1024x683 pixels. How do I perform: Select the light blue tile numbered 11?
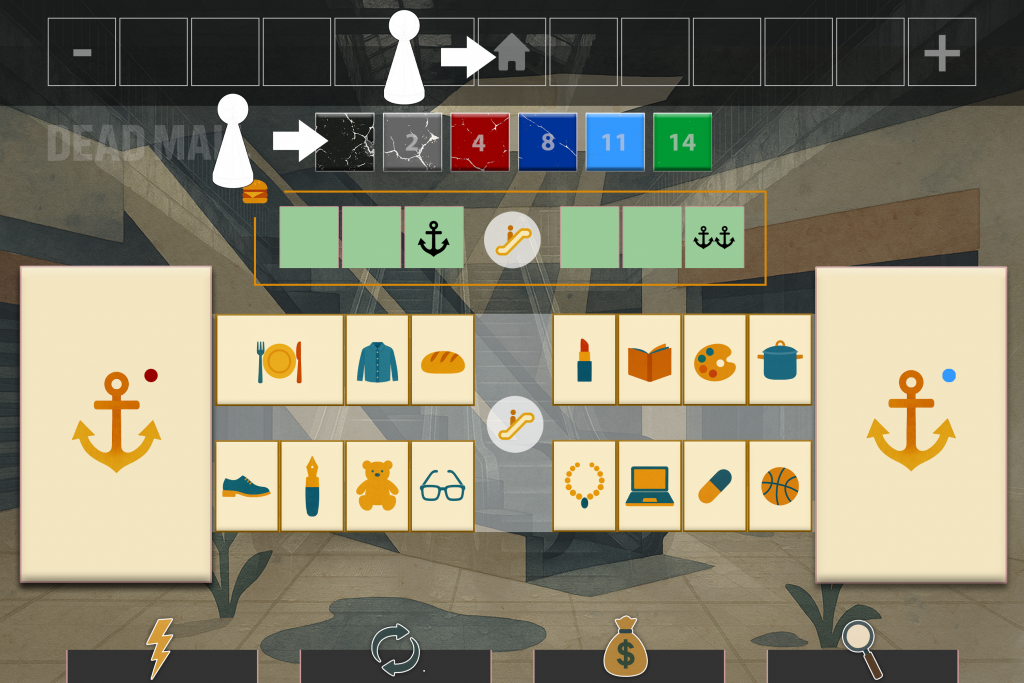614,143
